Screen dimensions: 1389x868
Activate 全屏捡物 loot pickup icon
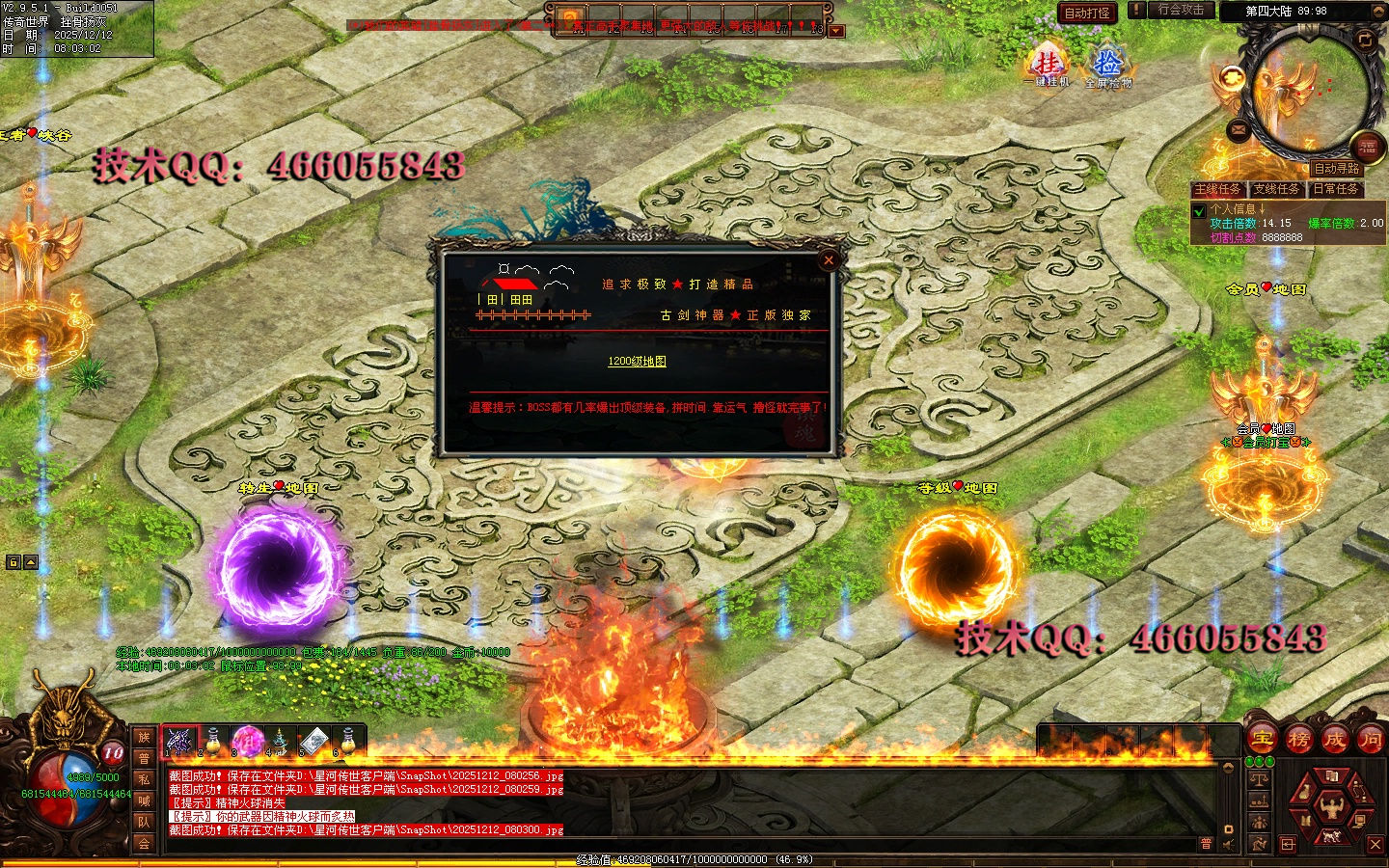pos(1107,66)
